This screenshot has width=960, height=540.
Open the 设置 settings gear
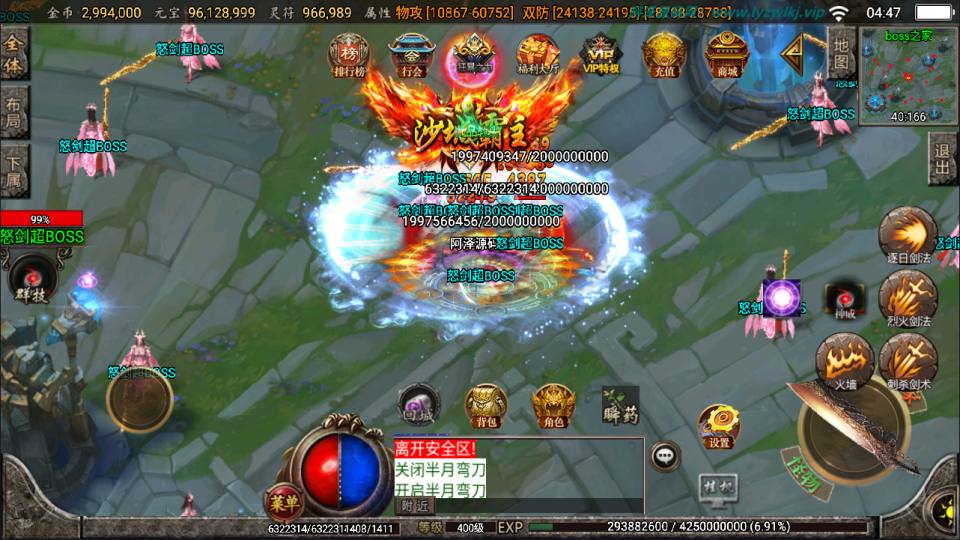pos(718,424)
